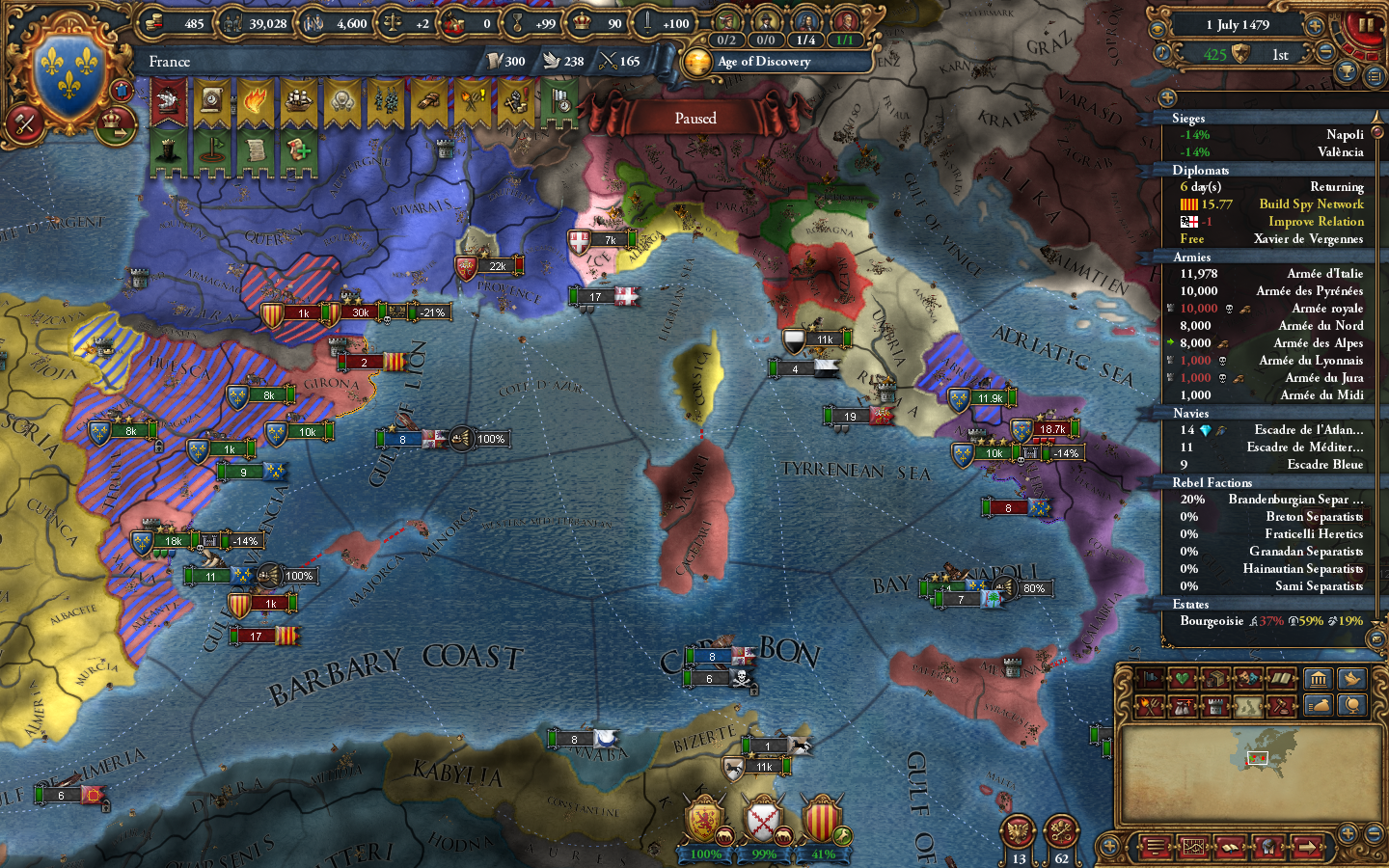Open the economy panel money bag icon
Screen dimensions: 1389x868
1318,705
